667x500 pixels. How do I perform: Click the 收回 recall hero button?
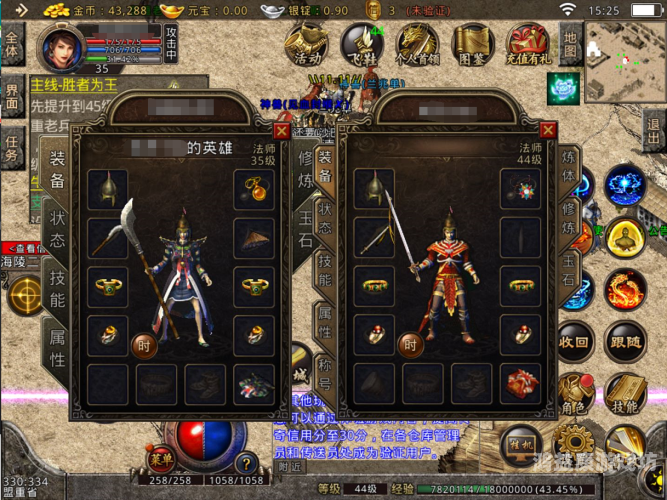click(573, 342)
